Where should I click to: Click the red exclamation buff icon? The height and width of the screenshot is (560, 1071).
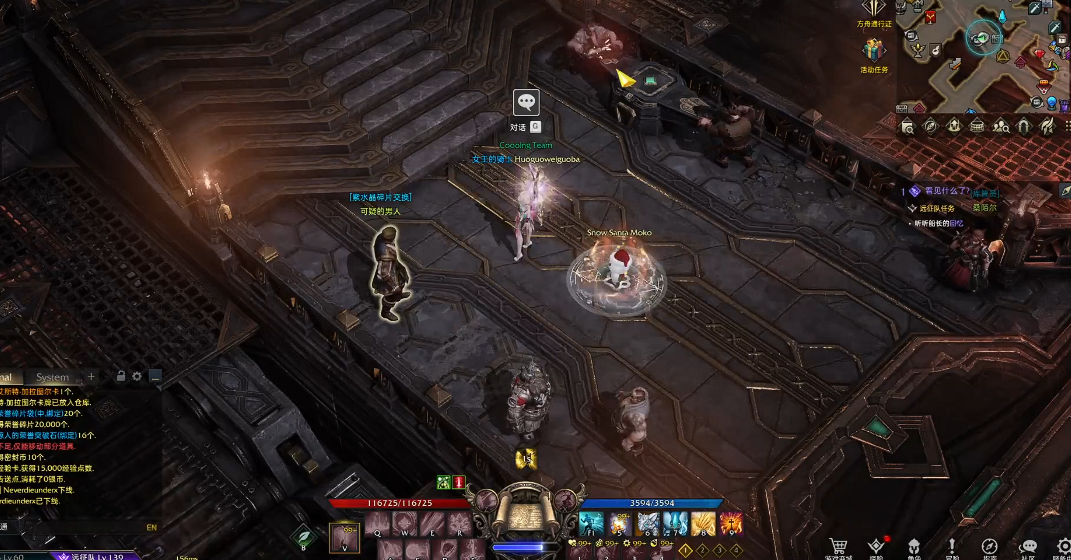tap(459, 482)
